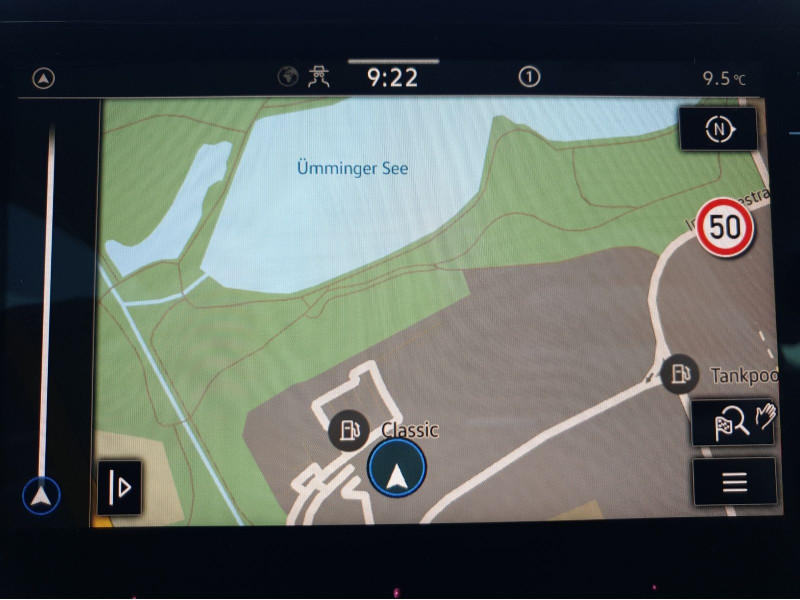This screenshot has width=800, height=600.
Task: Tap the zoom slider position arrow handle
Action: point(41,494)
